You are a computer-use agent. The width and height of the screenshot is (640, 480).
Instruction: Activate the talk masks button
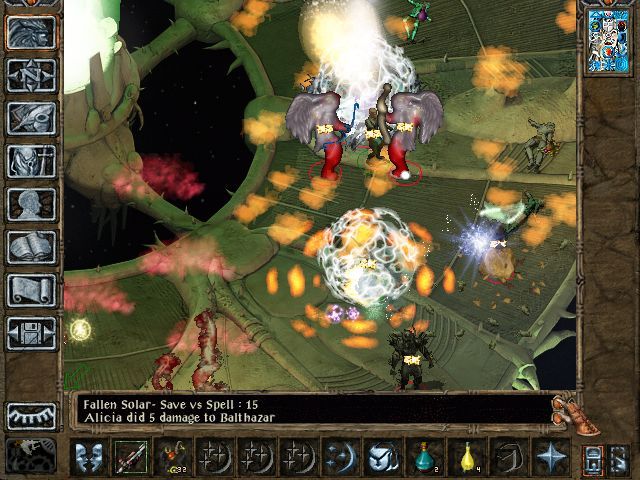point(88,458)
